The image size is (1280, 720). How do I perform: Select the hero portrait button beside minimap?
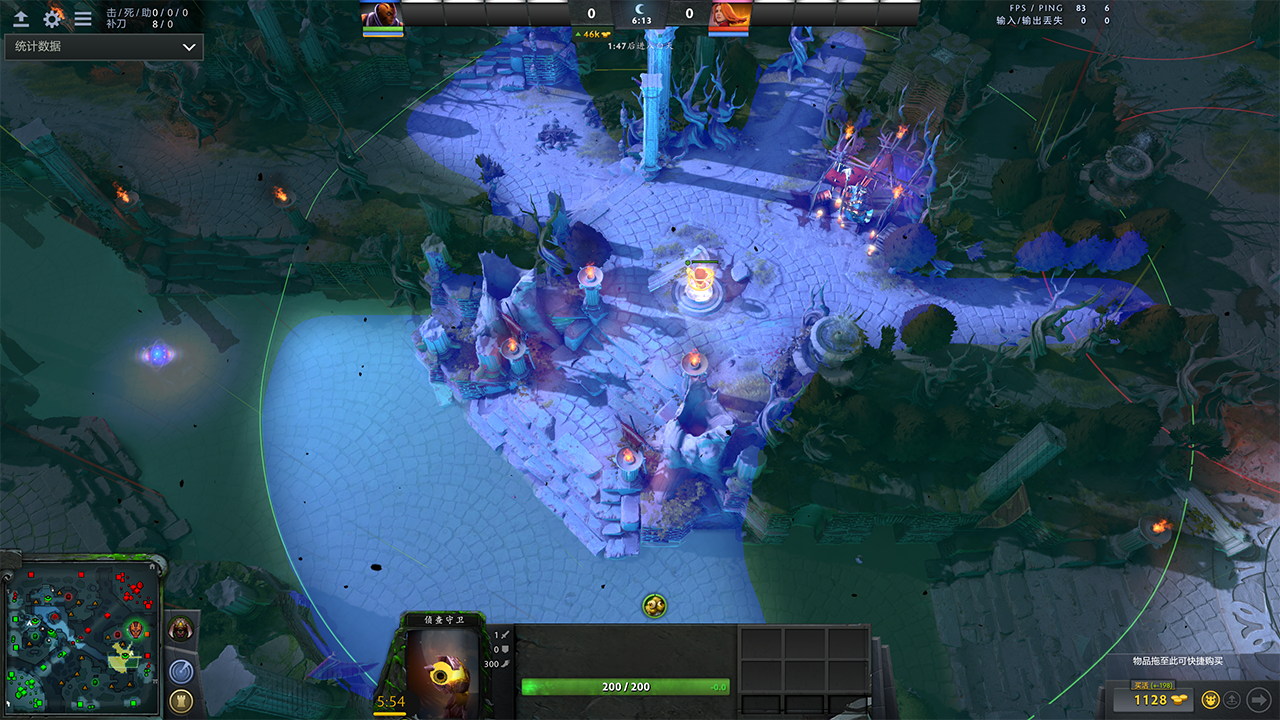pyautogui.click(x=181, y=630)
